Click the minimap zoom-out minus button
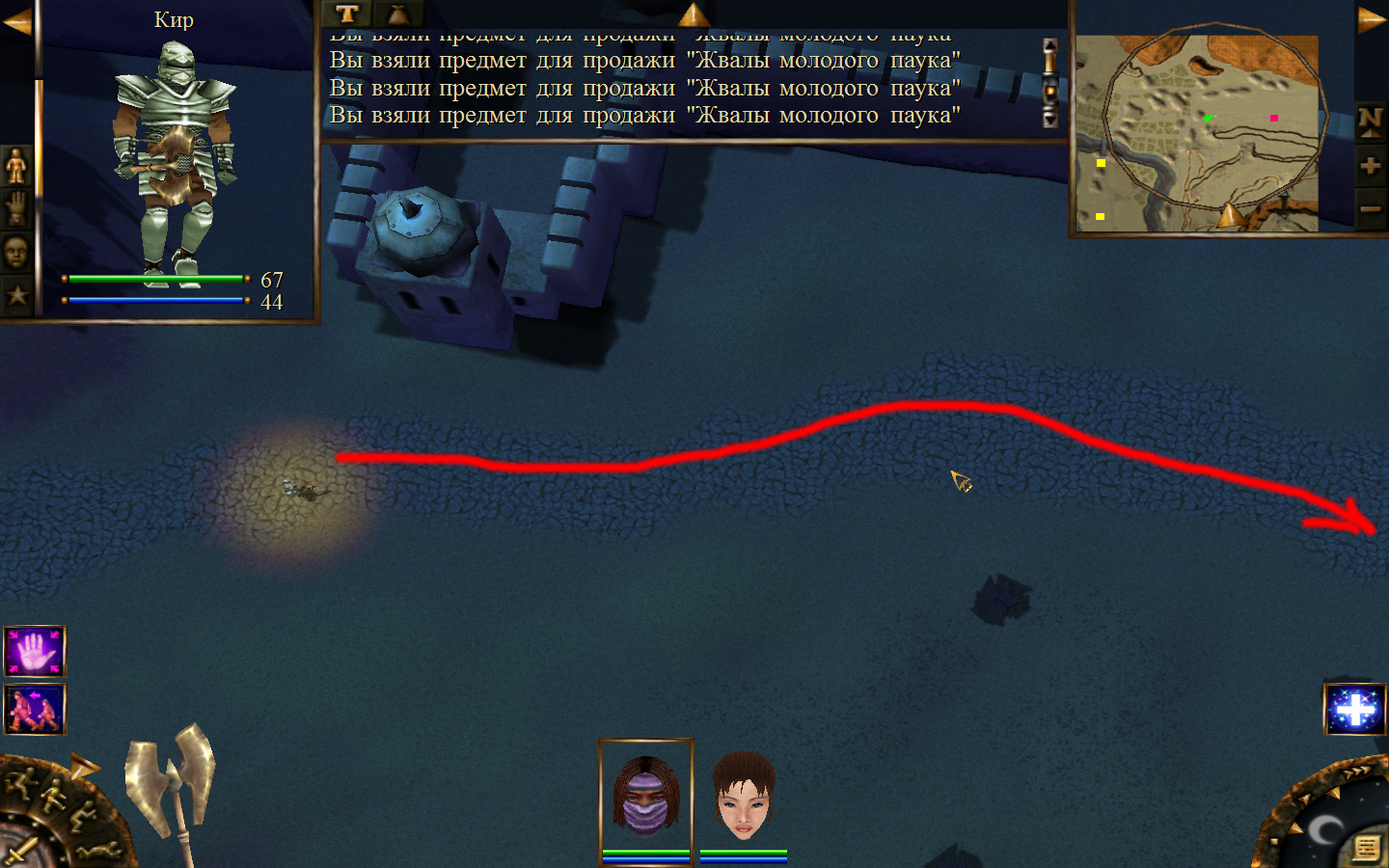This screenshot has width=1389, height=868. (x=1370, y=208)
